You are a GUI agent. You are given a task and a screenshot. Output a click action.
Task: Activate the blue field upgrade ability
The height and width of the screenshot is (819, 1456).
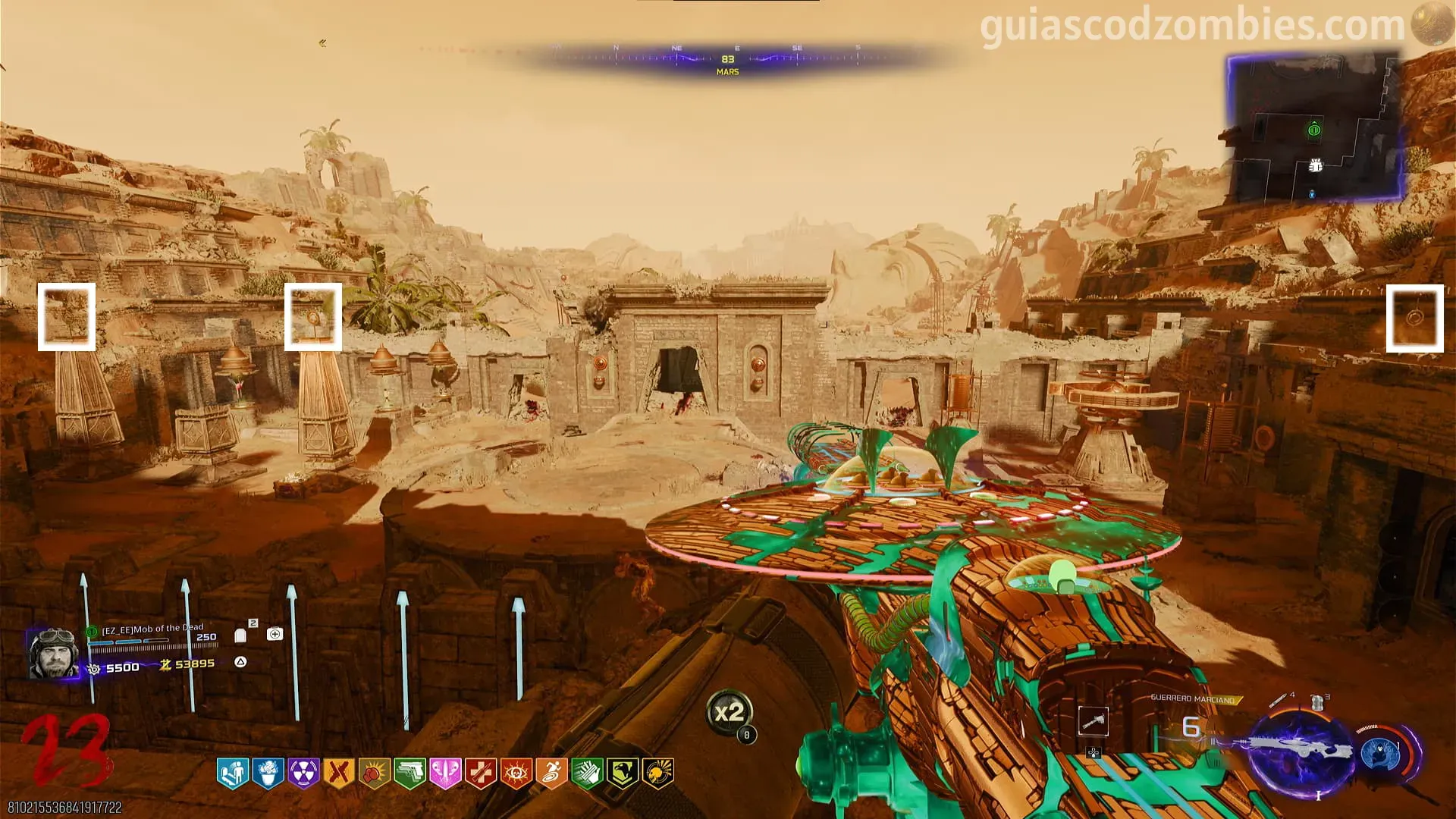click(1380, 753)
